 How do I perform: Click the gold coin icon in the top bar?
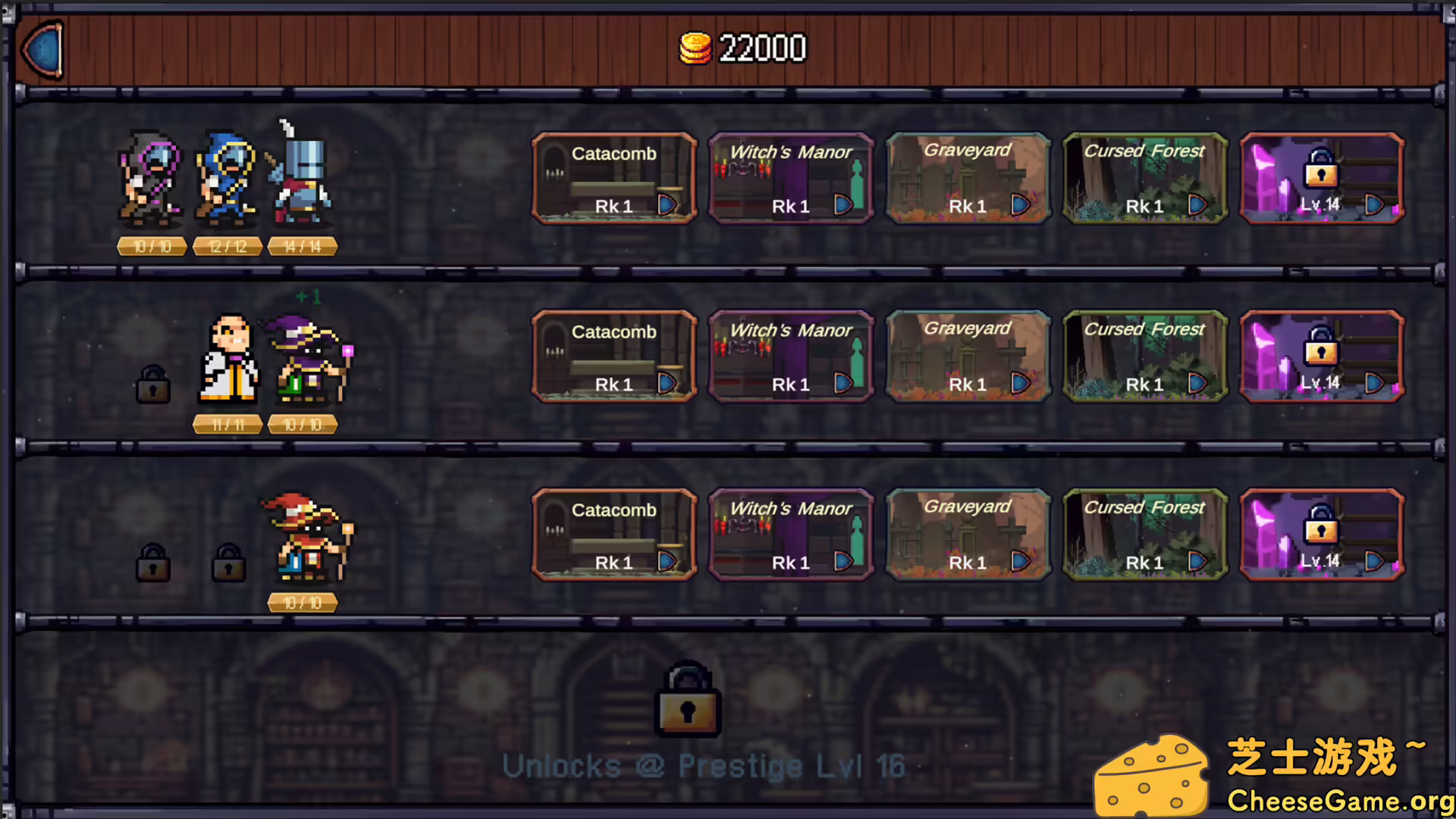point(697,48)
